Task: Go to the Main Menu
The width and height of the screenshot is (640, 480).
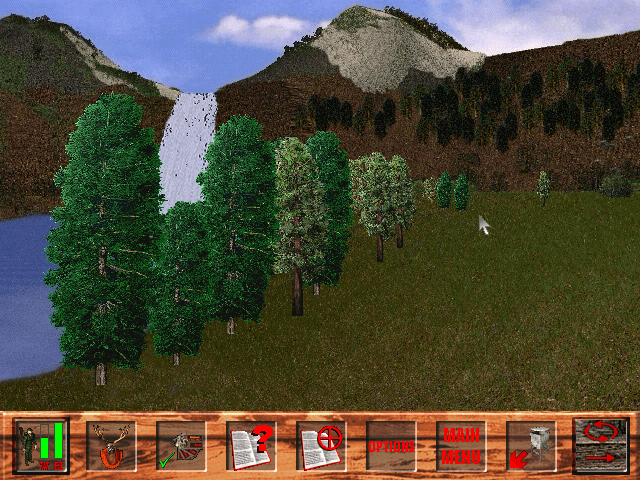Action: tap(461, 446)
